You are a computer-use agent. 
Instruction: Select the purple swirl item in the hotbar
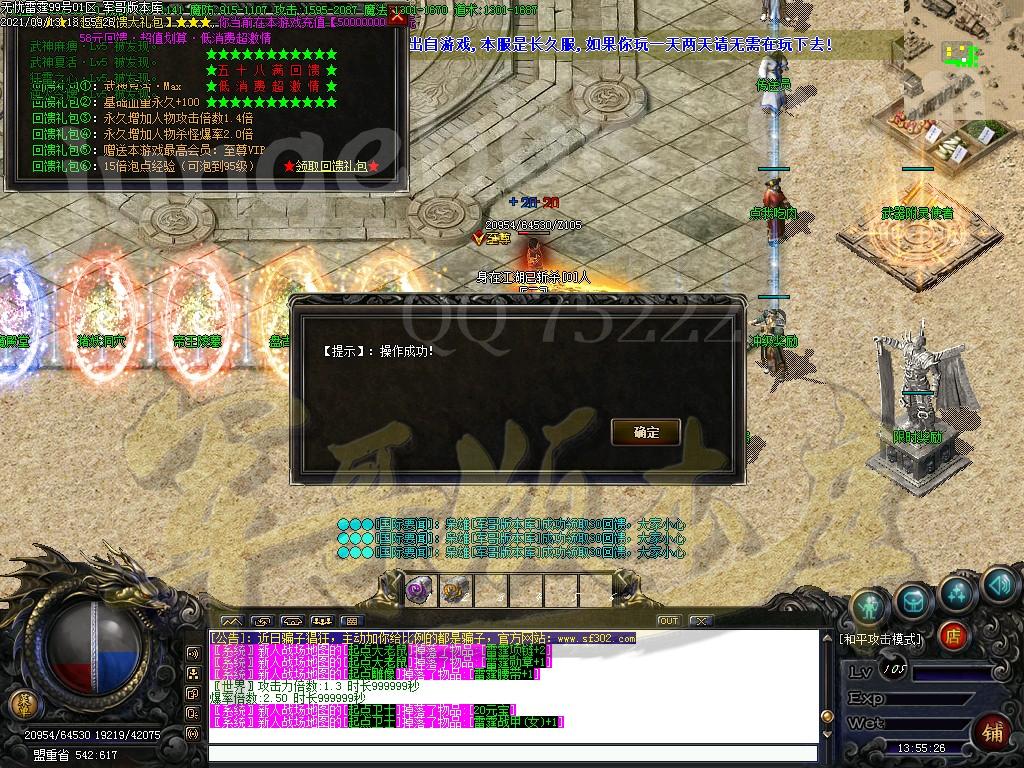point(420,591)
